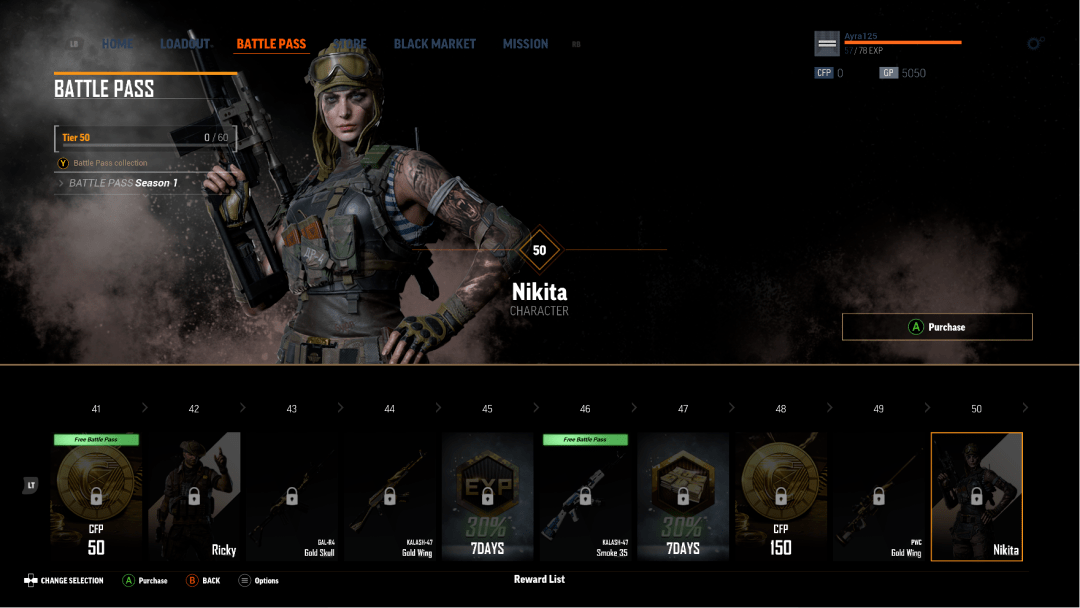Select the tier 47 crate 7 days boost
This screenshot has width=1080, height=608.
click(x=683, y=496)
